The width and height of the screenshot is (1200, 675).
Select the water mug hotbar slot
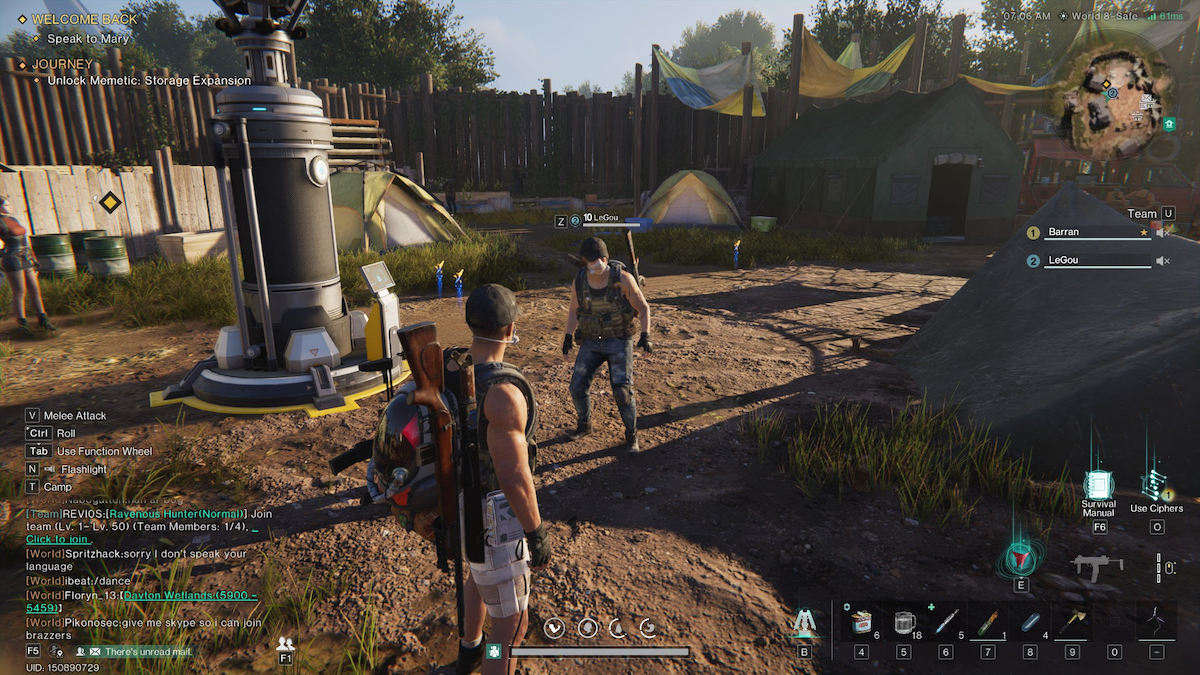point(904,622)
